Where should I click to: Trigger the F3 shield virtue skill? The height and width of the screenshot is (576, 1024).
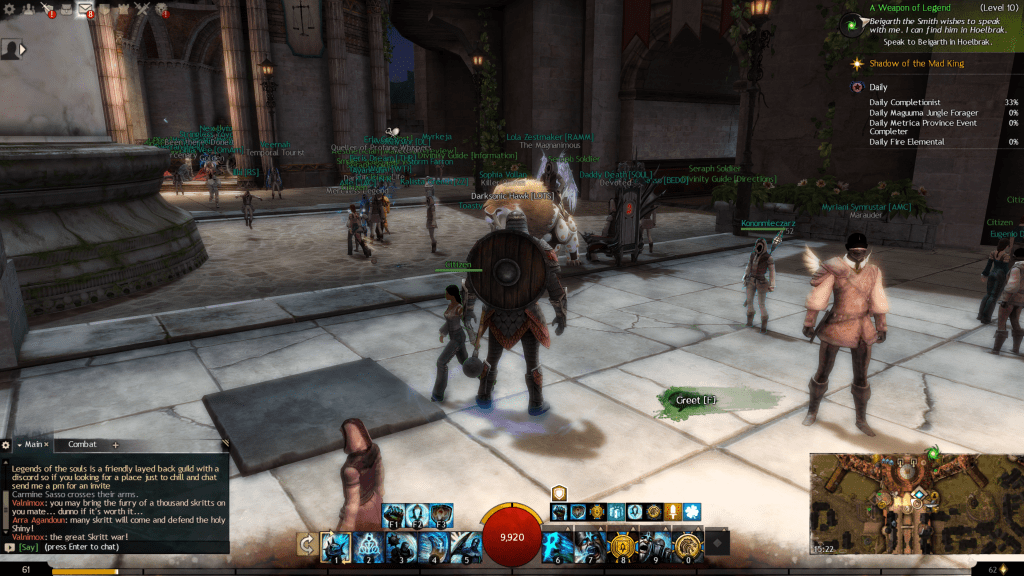click(x=441, y=516)
